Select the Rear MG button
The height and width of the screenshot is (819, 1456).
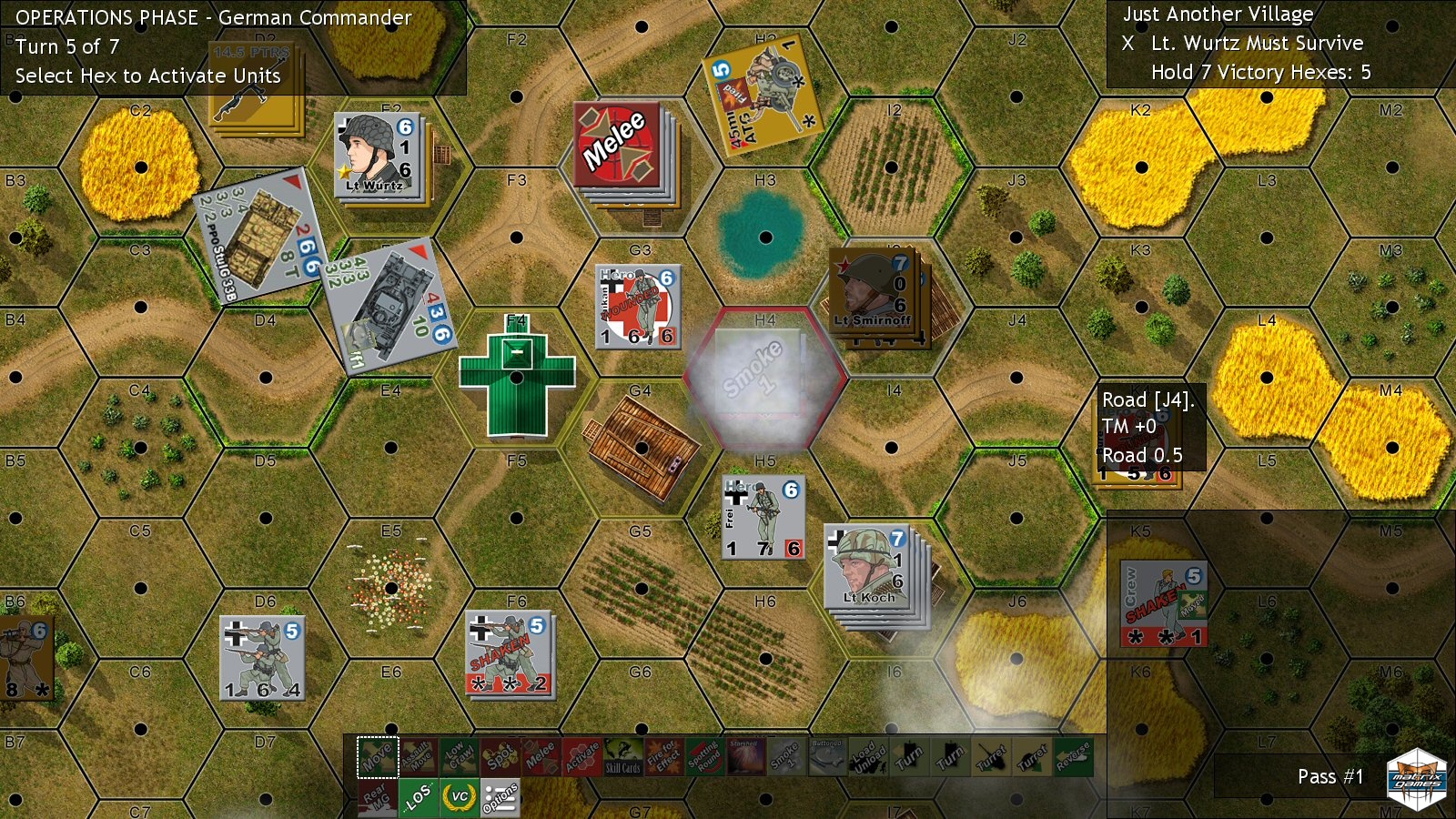(x=378, y=798)
